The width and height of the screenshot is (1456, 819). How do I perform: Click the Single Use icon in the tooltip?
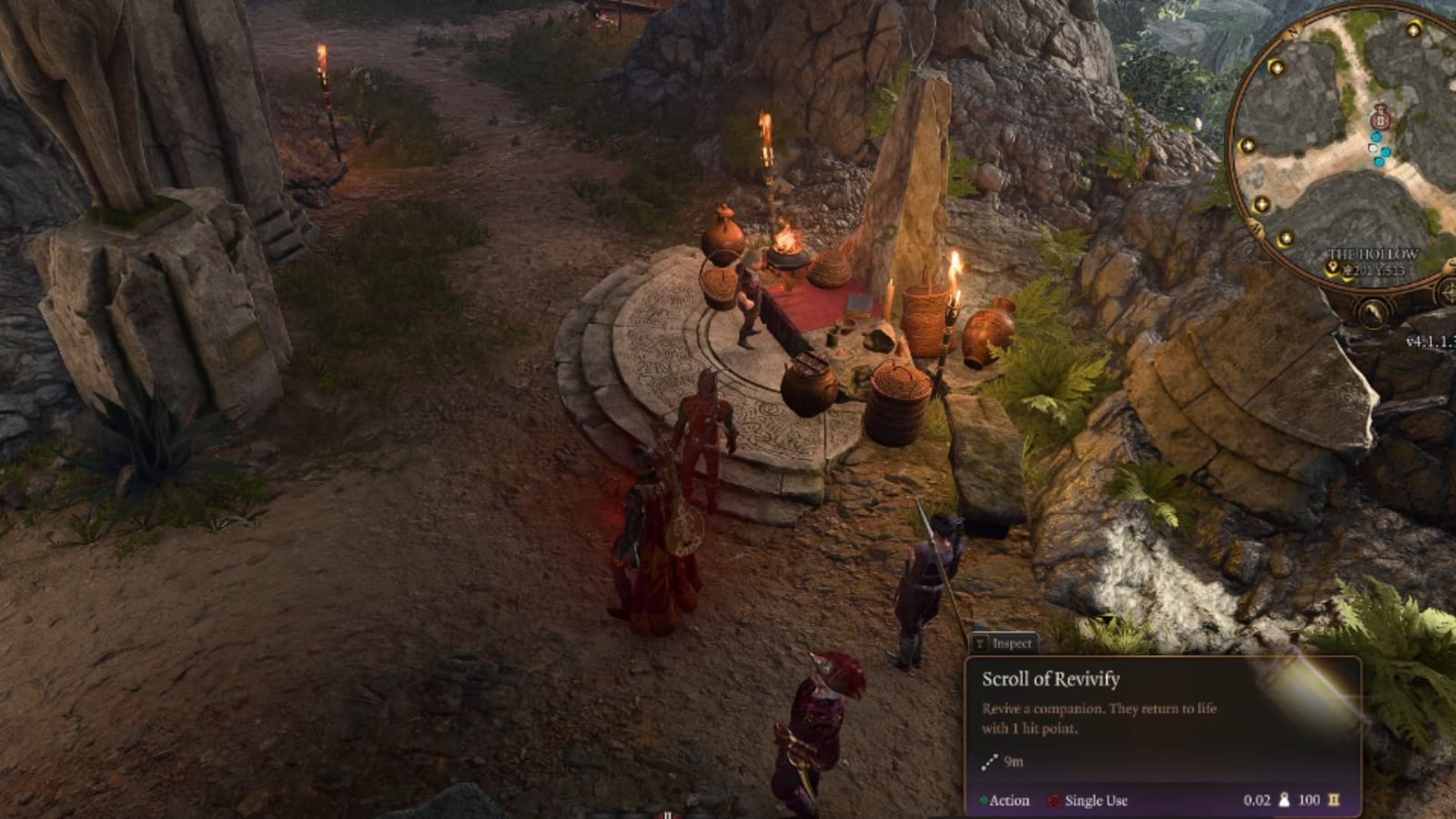coord(1054,801)
